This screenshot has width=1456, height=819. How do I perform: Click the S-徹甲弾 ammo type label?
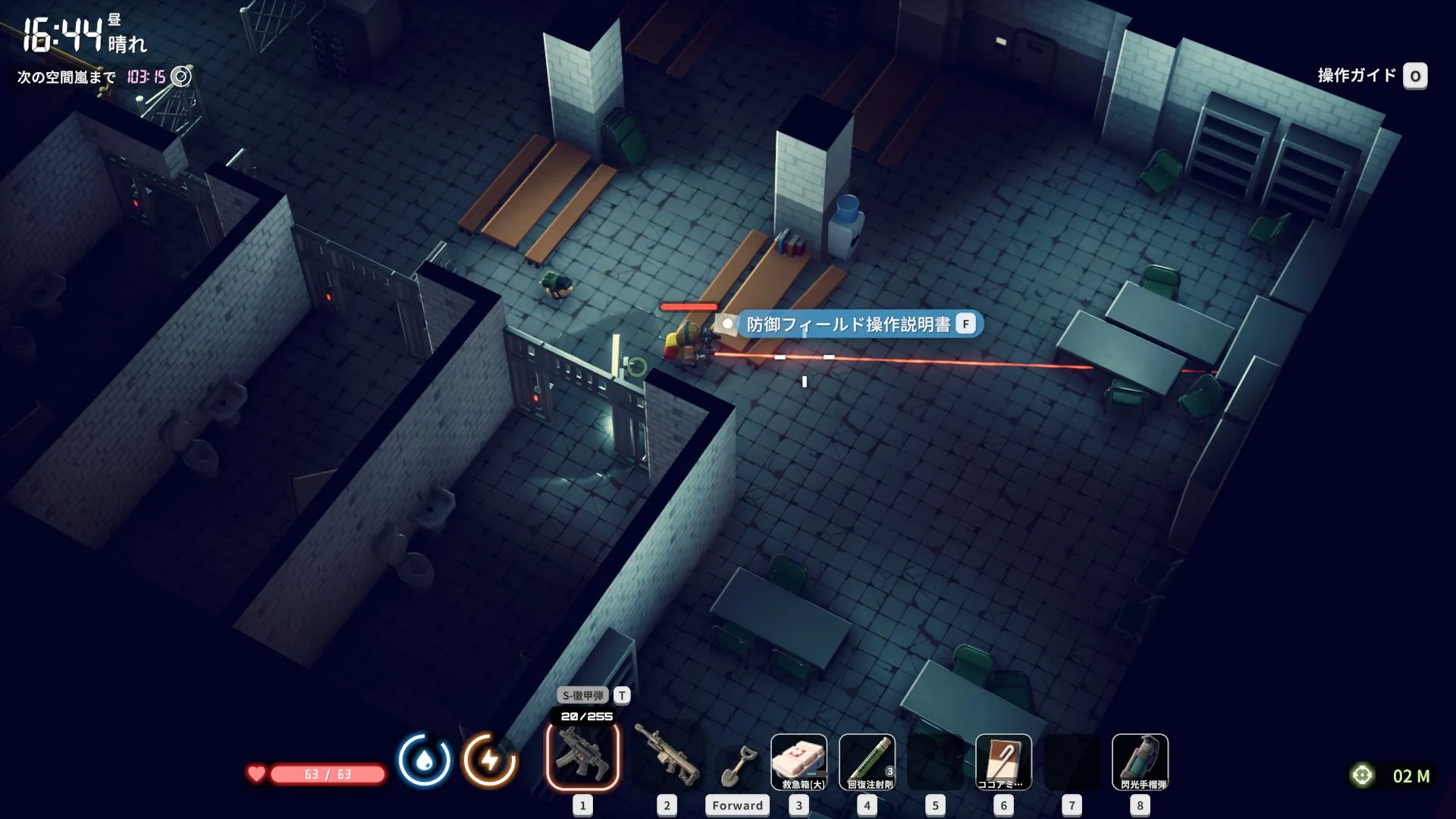point(583,695)
